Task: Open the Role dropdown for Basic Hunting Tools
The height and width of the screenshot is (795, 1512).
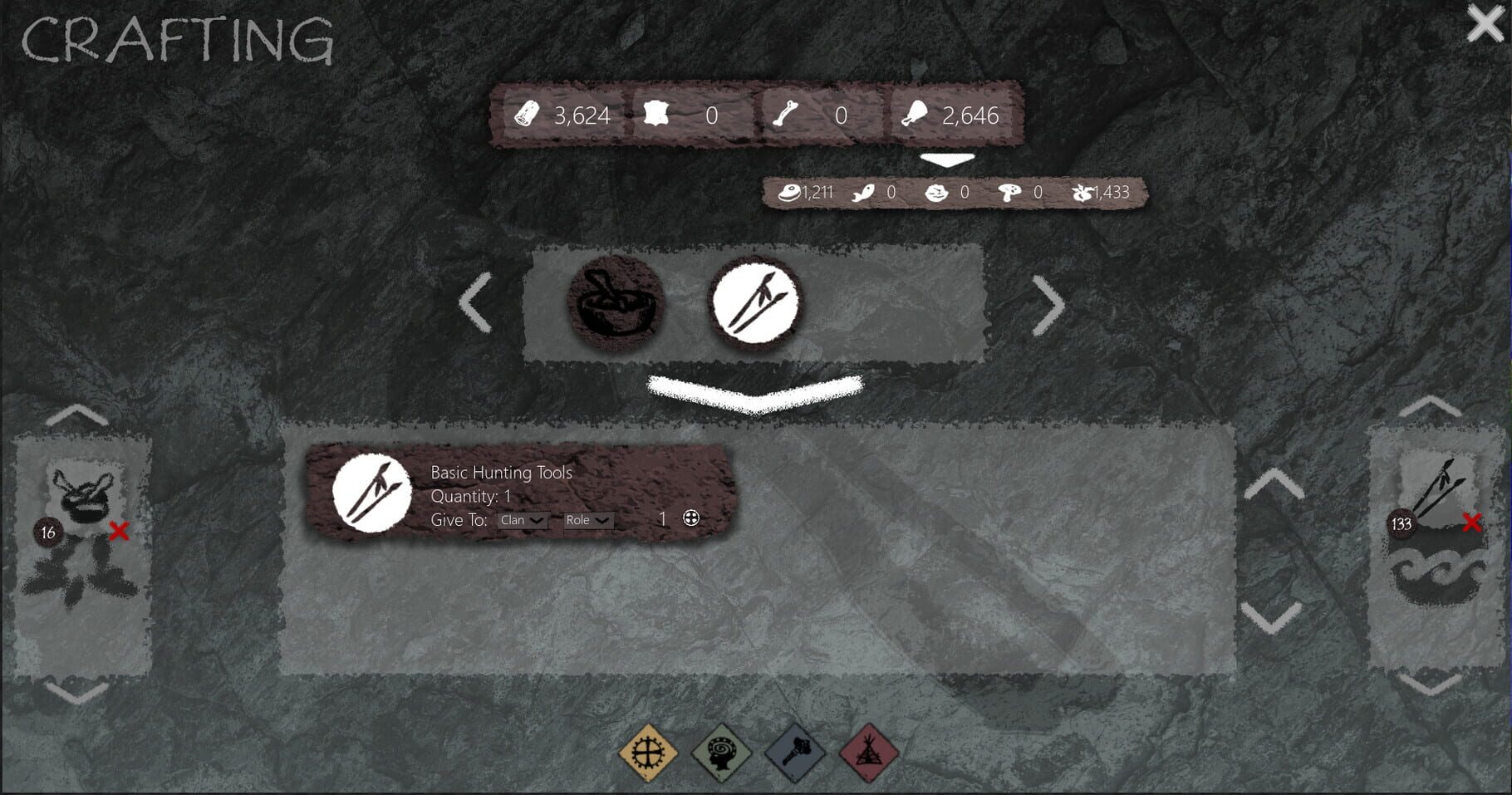Action: (x=587, y=521)
